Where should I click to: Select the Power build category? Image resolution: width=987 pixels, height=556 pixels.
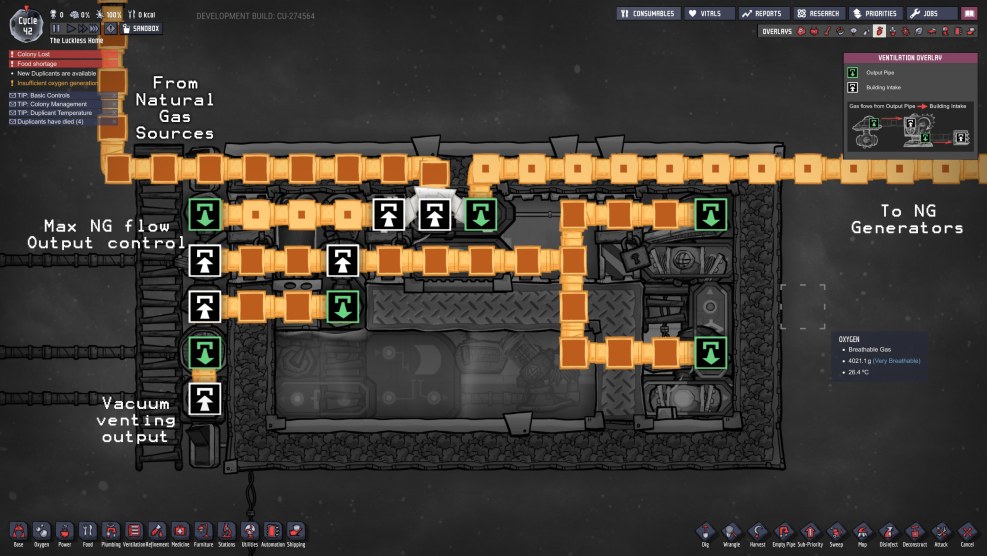coord(64,532)
